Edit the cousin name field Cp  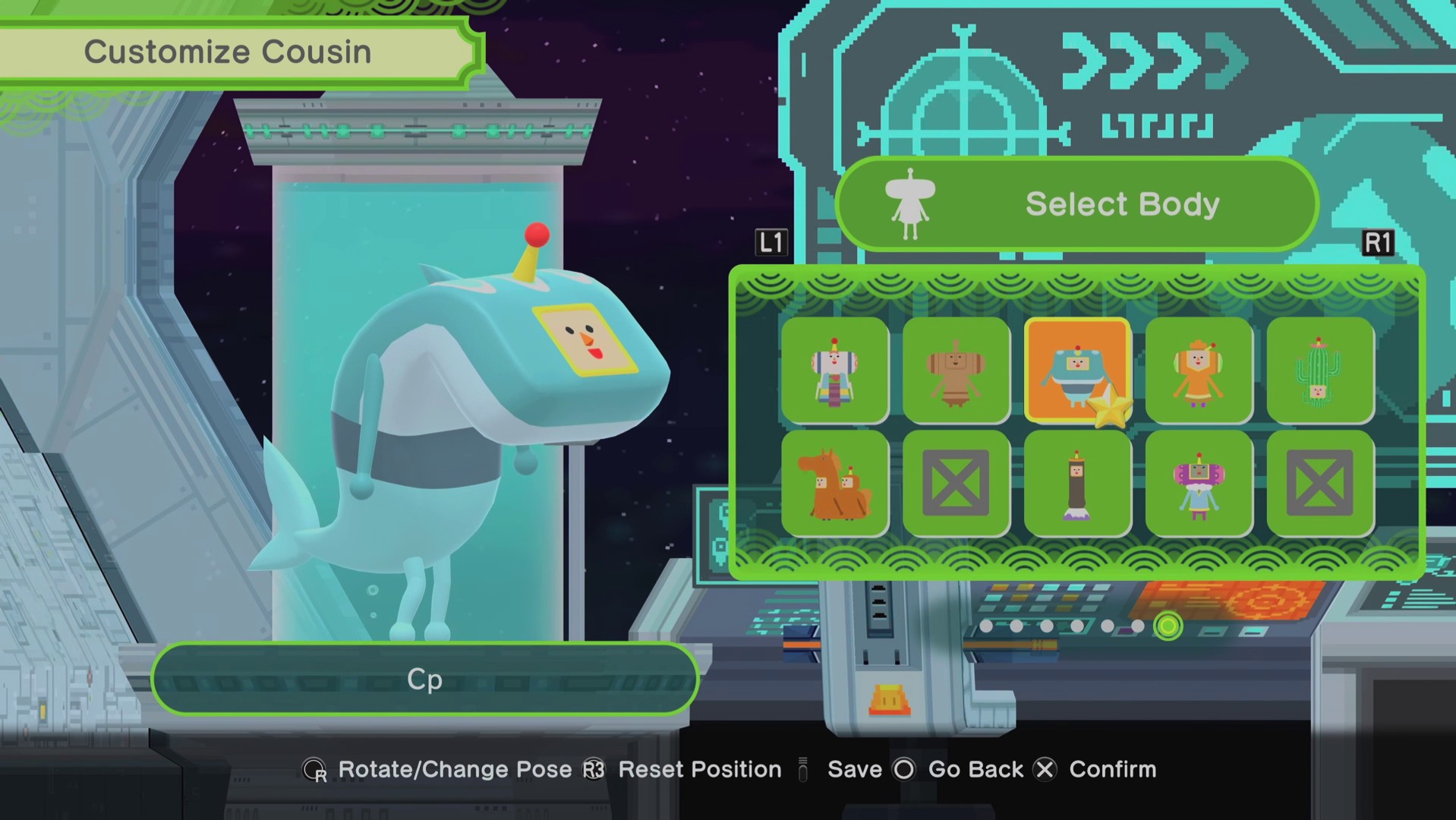[x=424, y=679]
